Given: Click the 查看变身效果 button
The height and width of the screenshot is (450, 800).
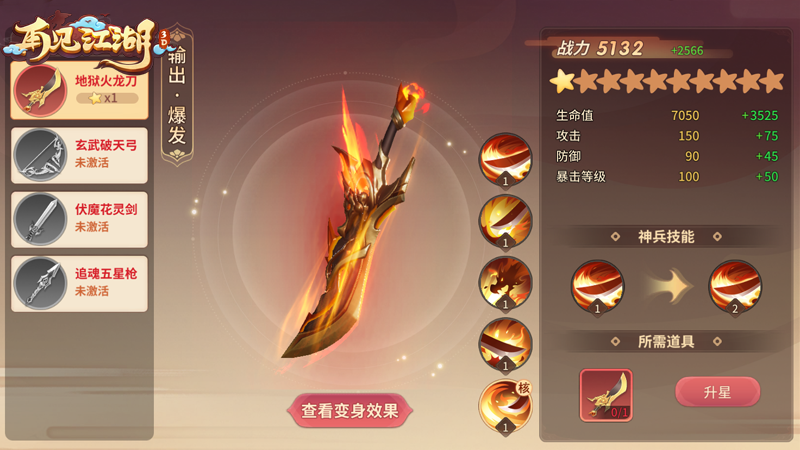Looking at the screenshot, I should coord(350,410).
